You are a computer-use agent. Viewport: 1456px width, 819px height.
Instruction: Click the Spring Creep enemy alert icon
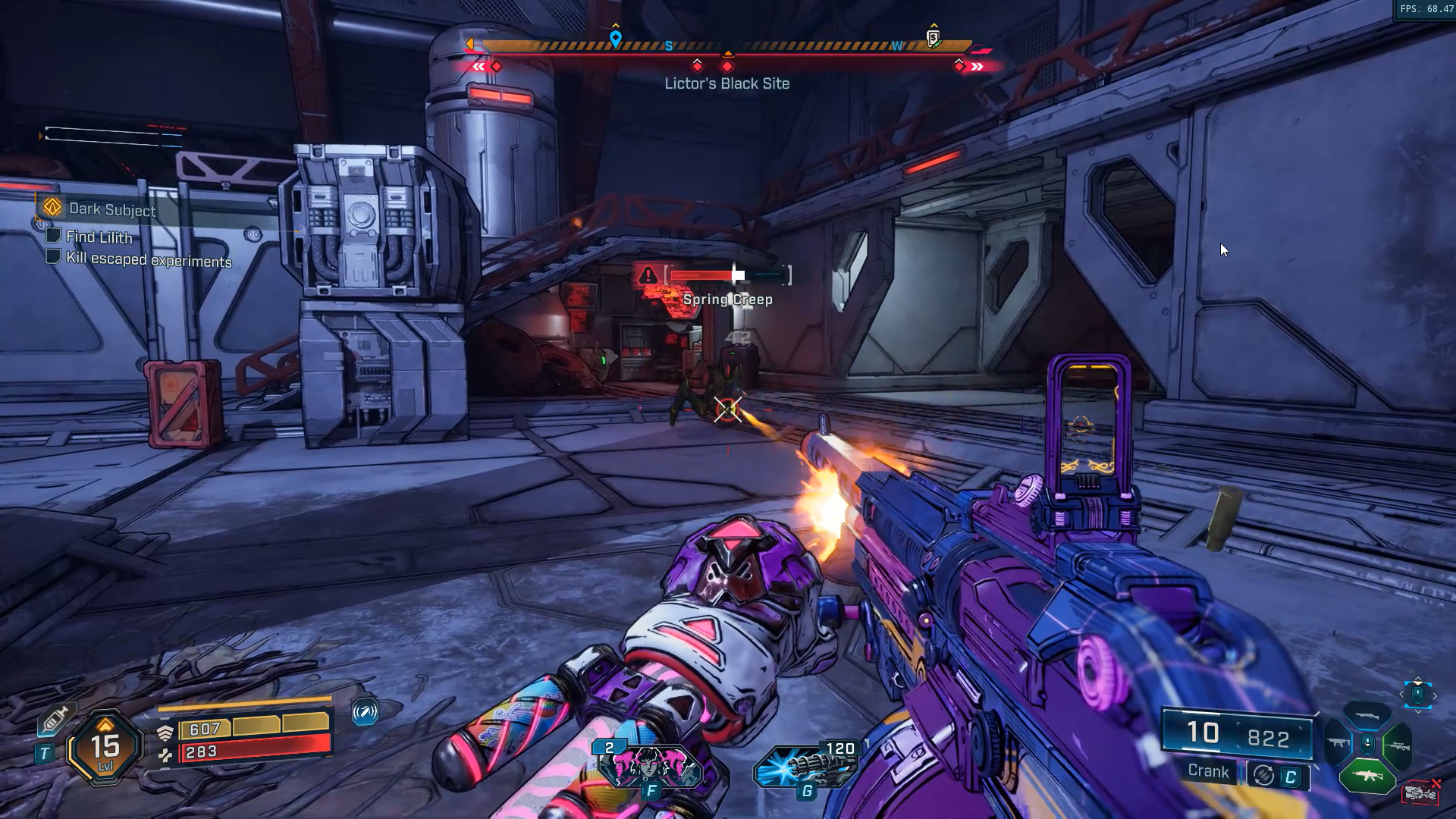[648, 275]
